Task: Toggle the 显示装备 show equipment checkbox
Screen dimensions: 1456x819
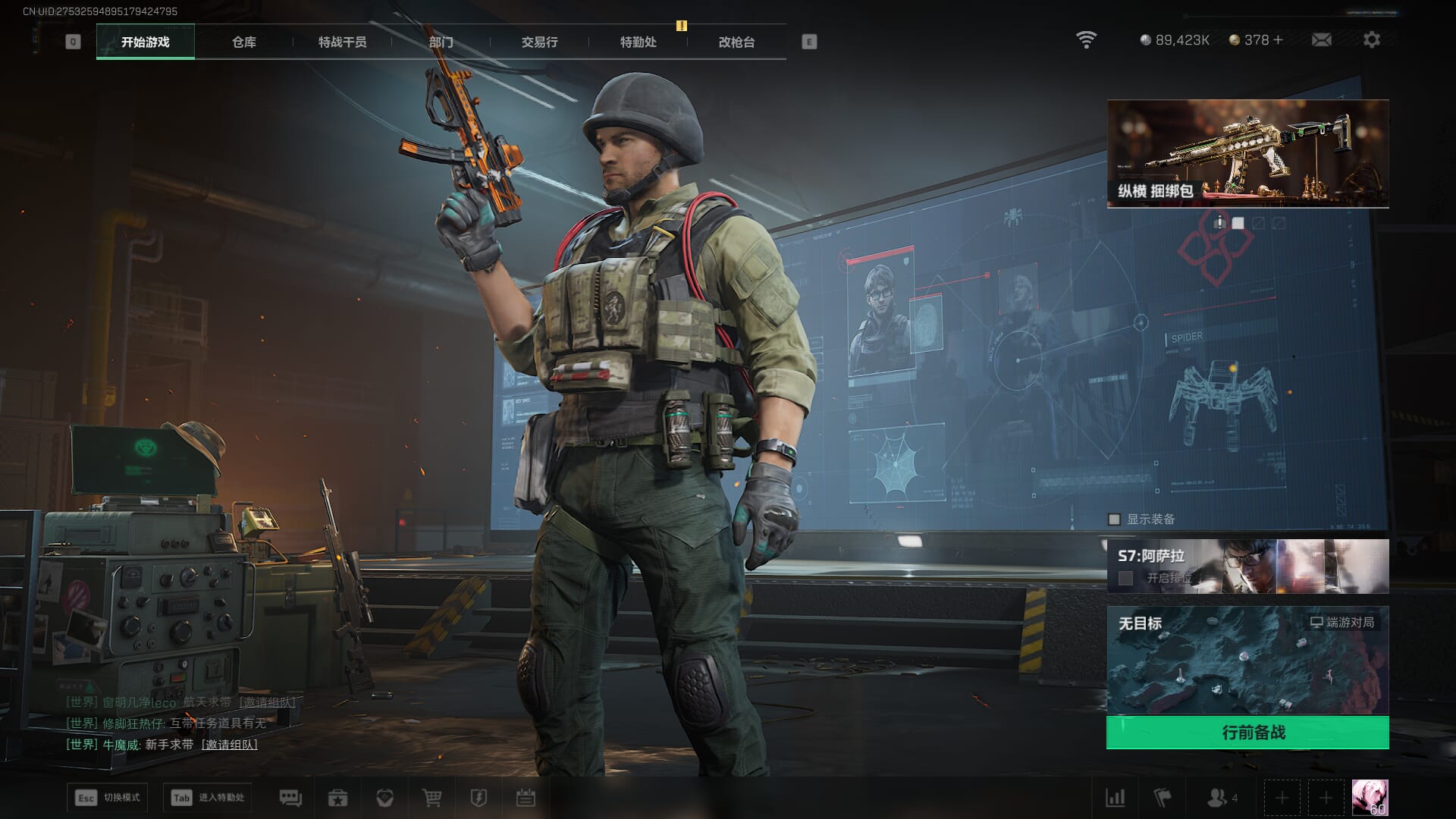Action: click(x=1114, y=519)
